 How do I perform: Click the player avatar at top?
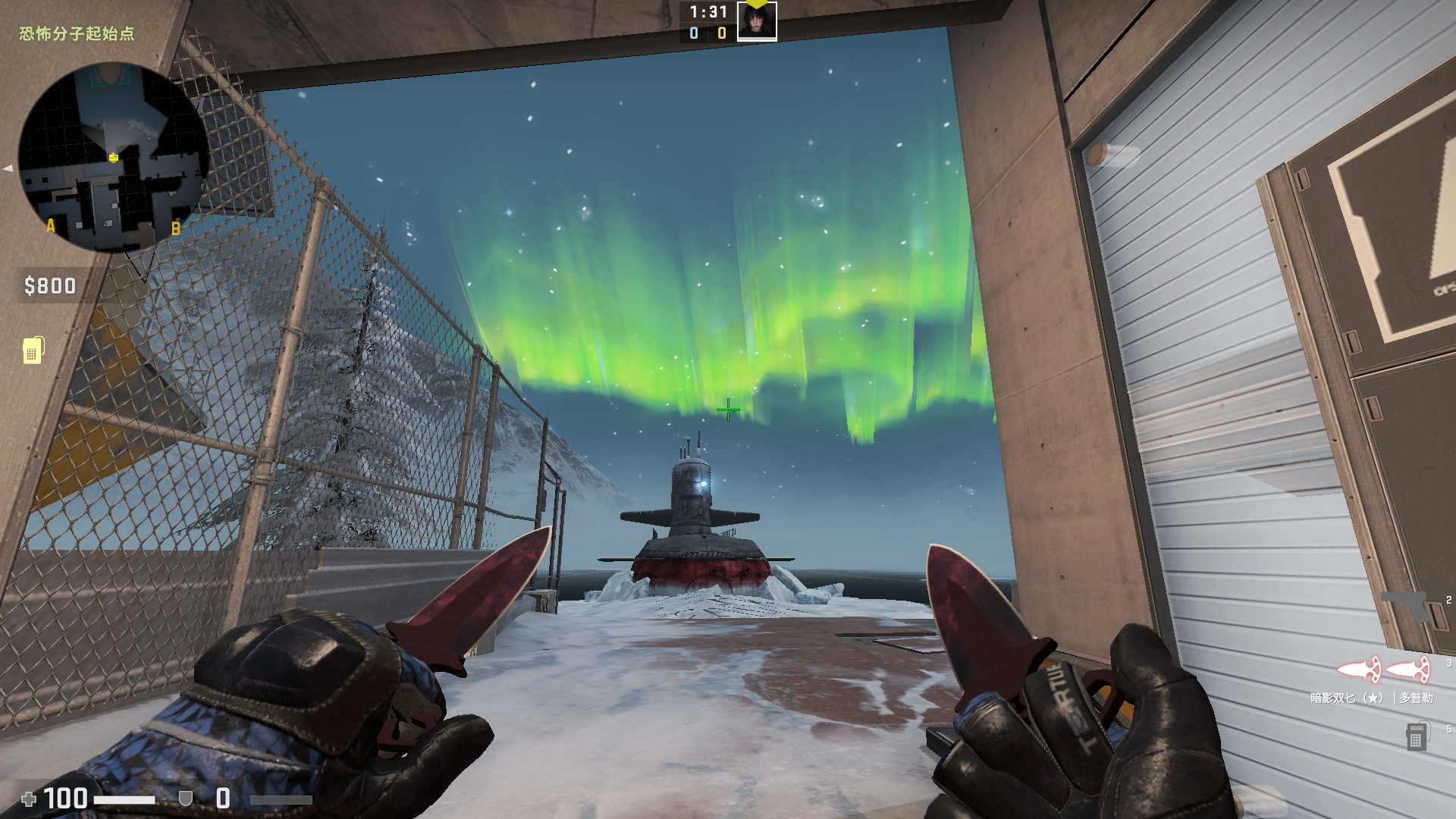[756, 21]
